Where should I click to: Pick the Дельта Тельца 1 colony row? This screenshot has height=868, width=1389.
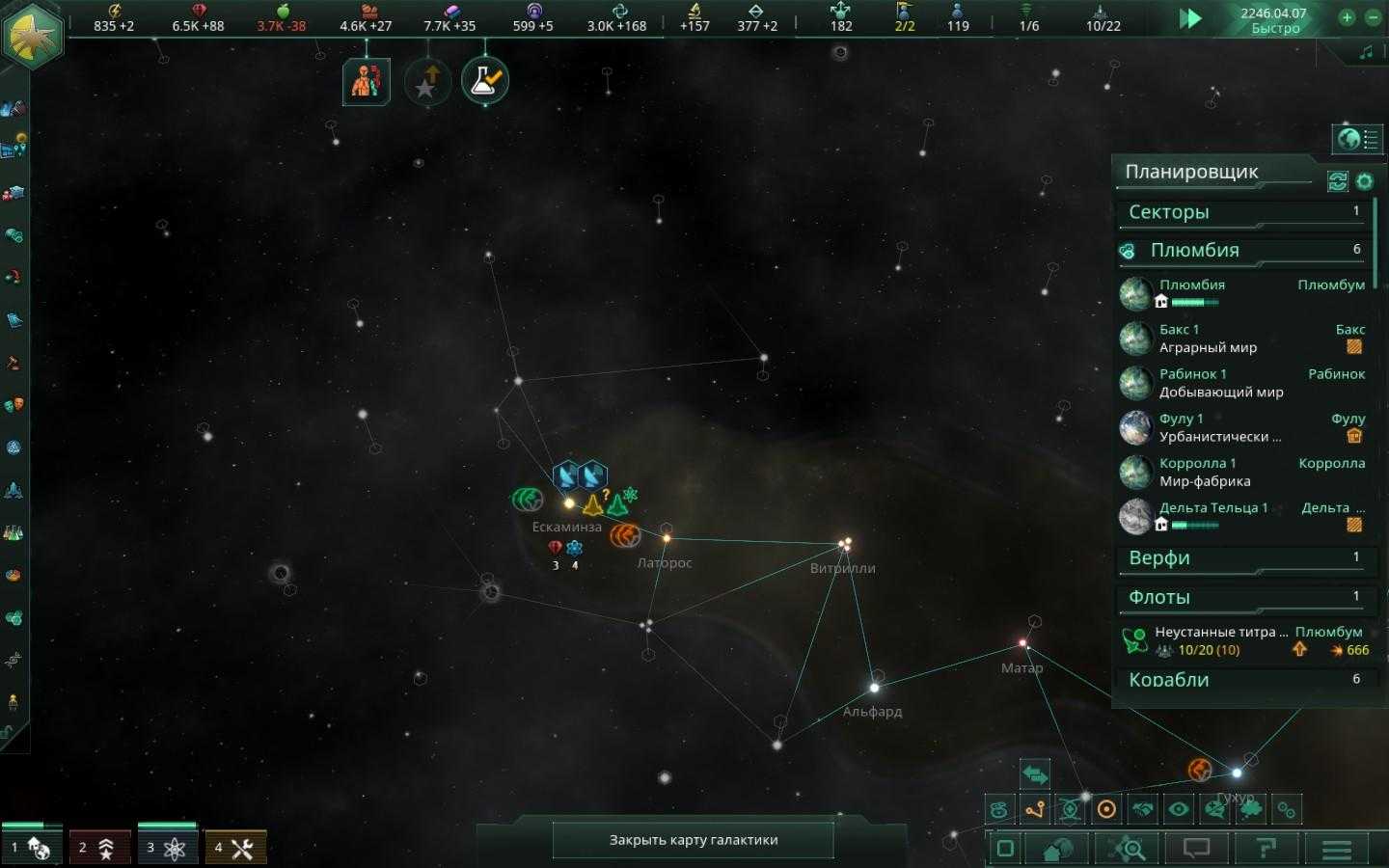1244,516
